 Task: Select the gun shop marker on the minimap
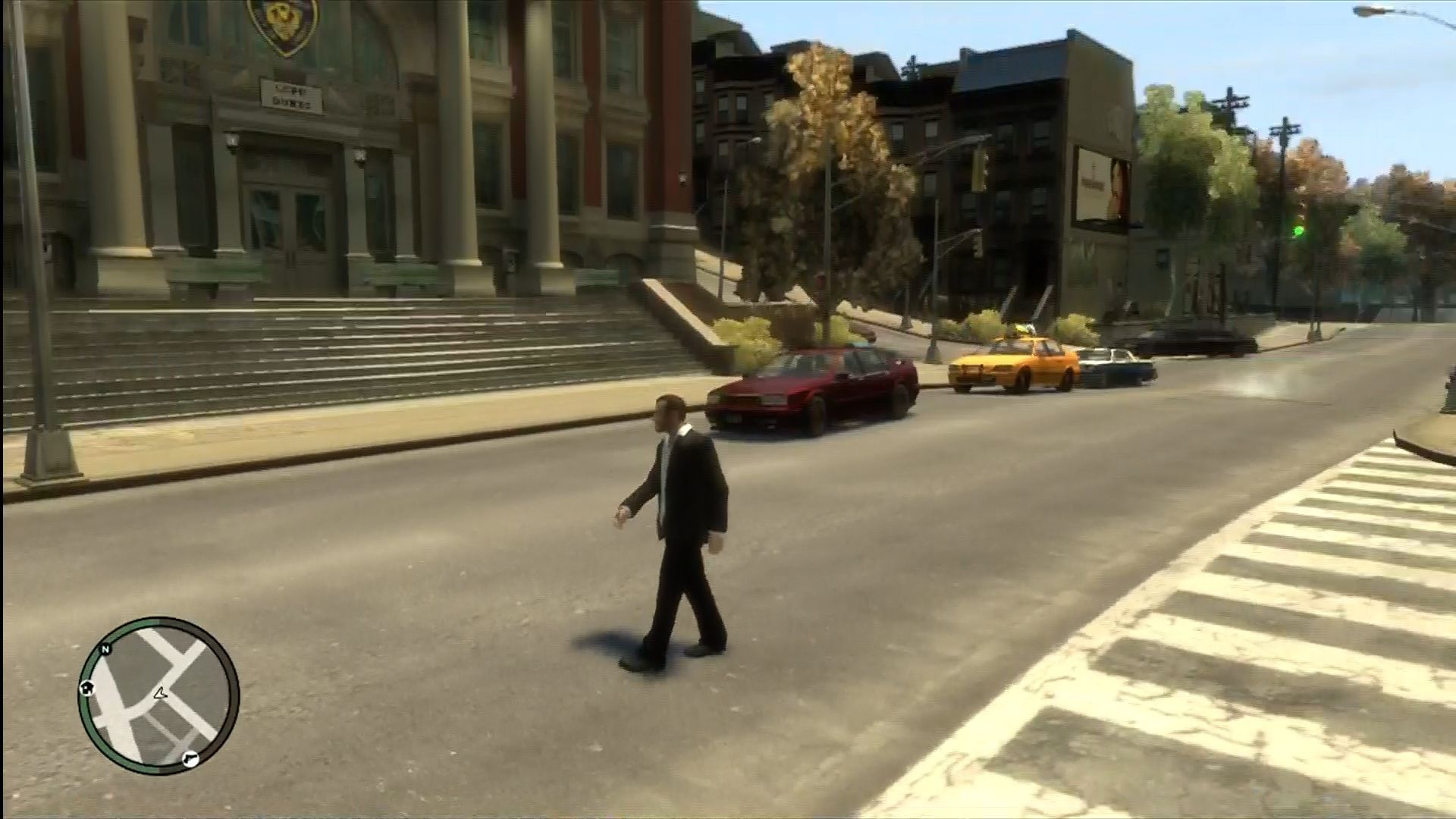(190, 756)
